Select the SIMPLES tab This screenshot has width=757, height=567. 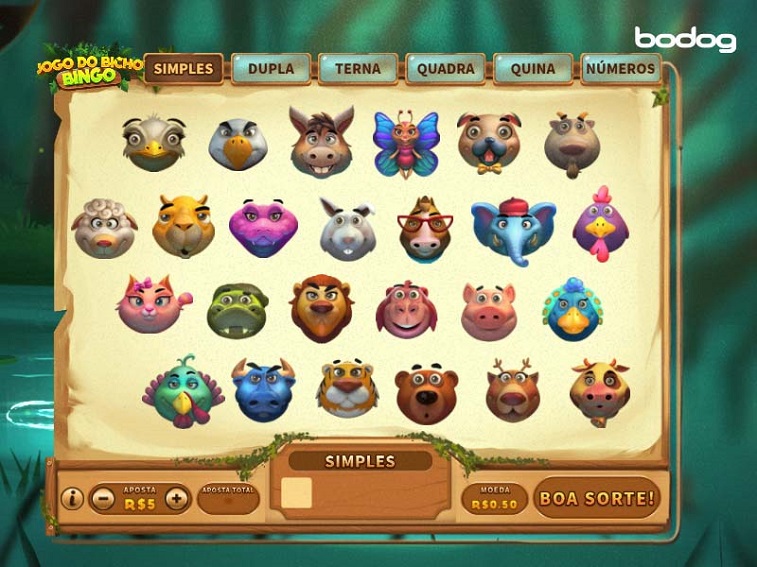coord(184,69)
